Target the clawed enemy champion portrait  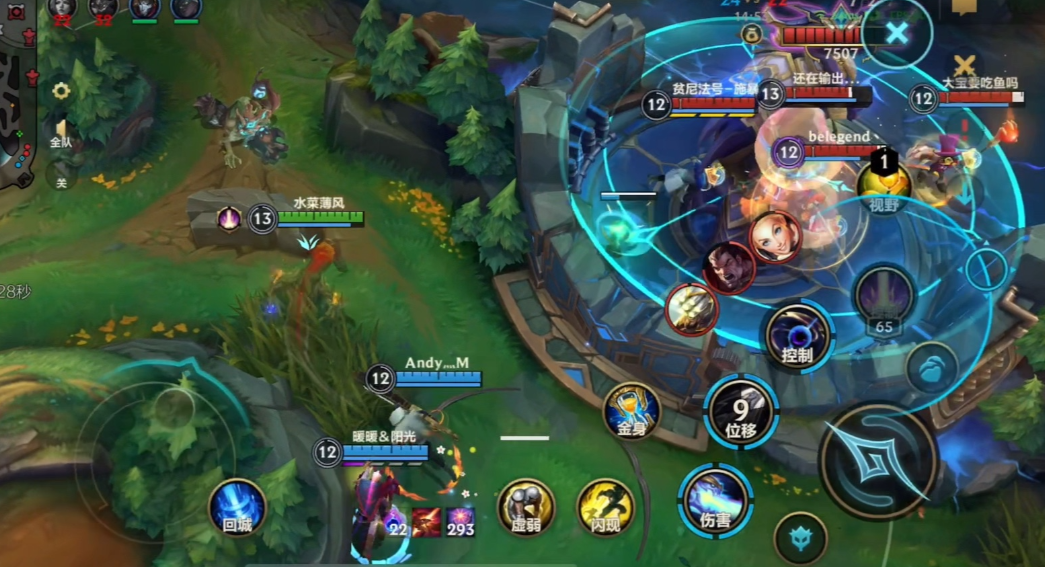tap(691, 309)
